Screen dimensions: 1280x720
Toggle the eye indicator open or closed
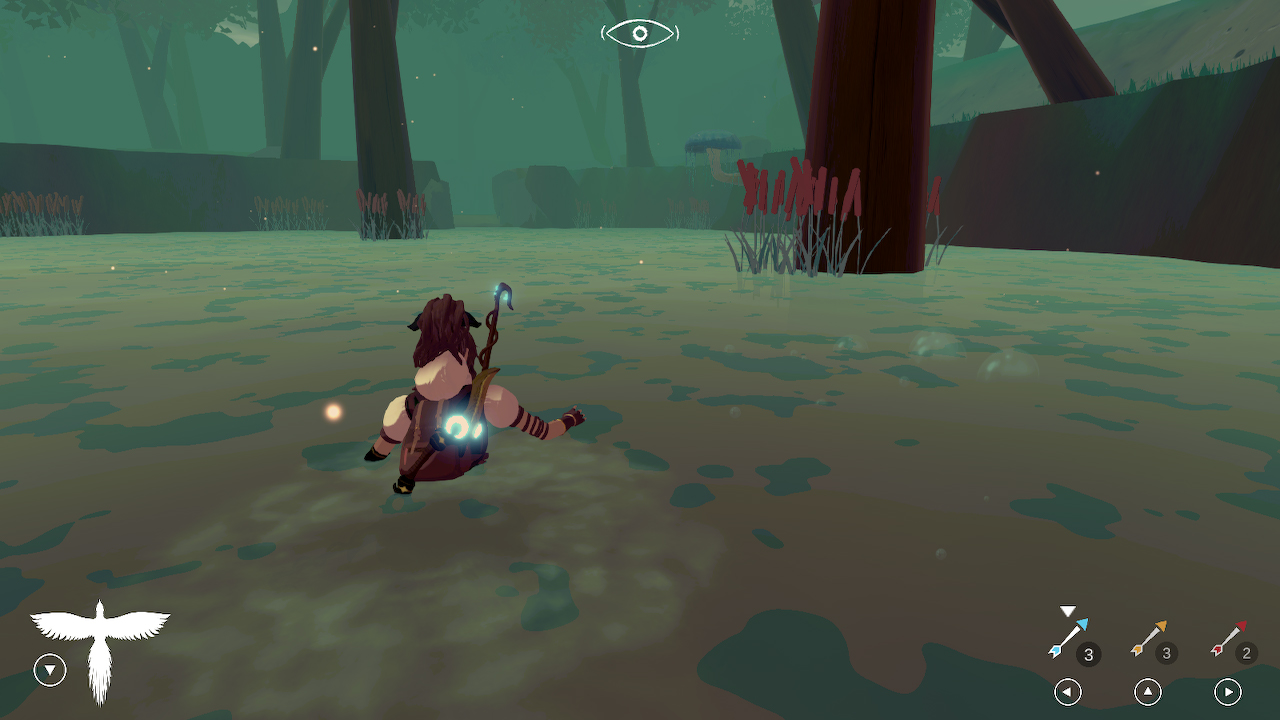click(x=639, y=33)
